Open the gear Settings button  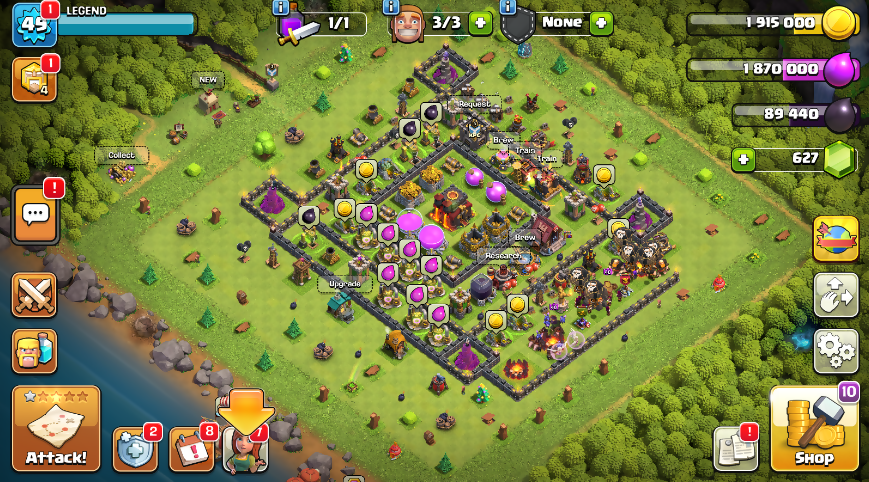[x=835, y=351]
